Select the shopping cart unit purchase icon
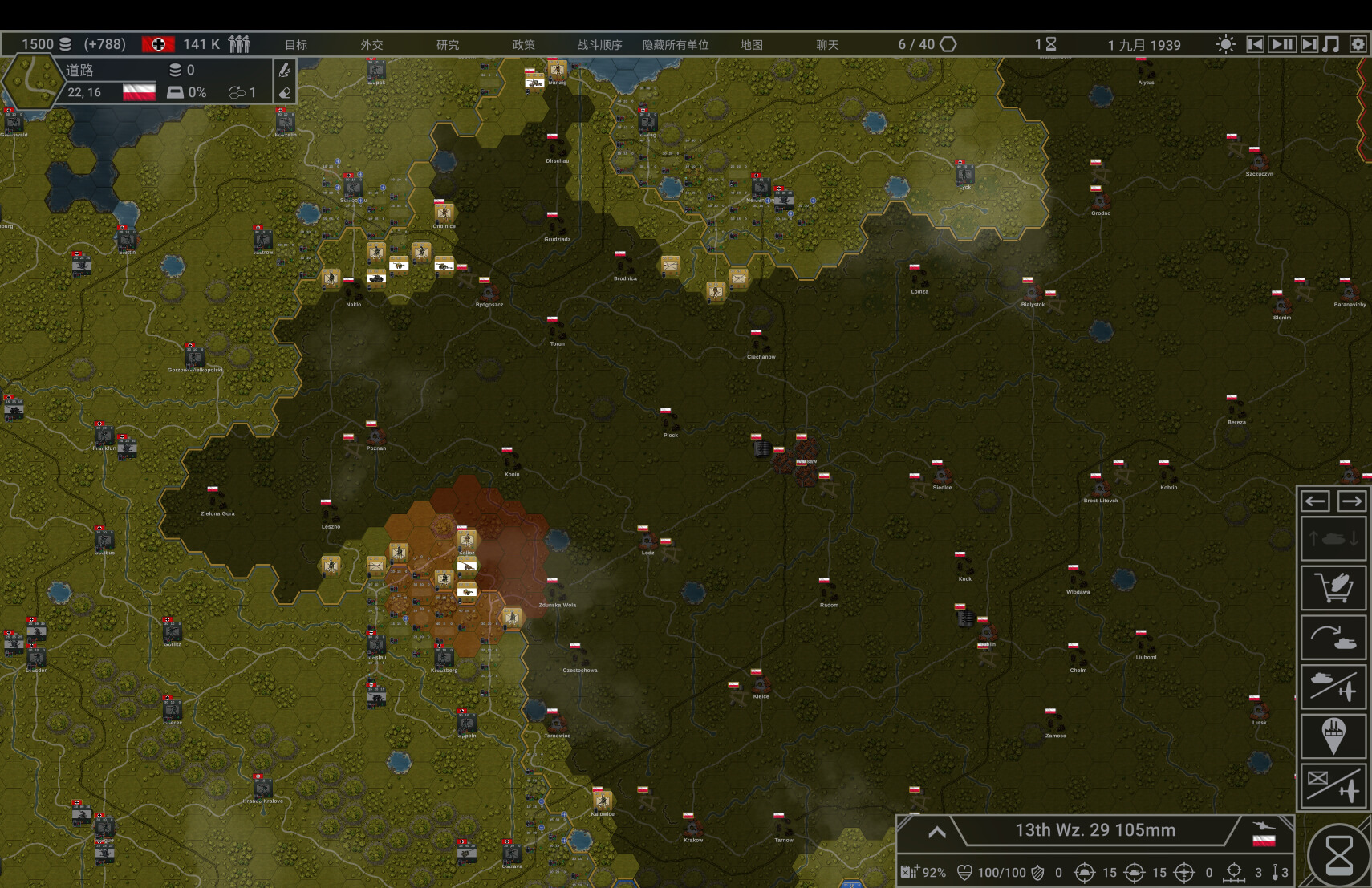 [x=1333, y=588]
